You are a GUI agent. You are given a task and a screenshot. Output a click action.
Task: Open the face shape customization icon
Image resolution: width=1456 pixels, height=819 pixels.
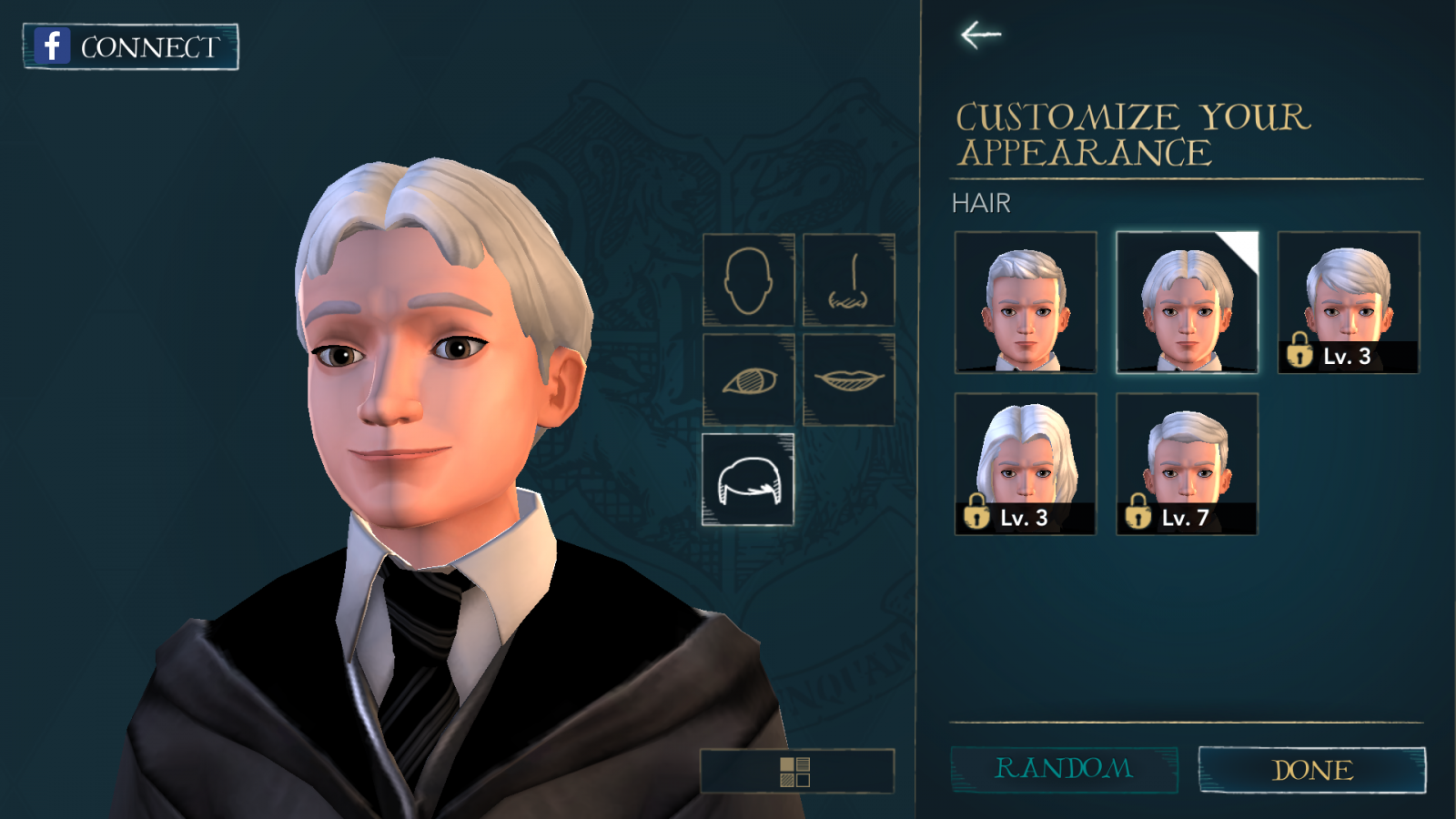(748, 280)
